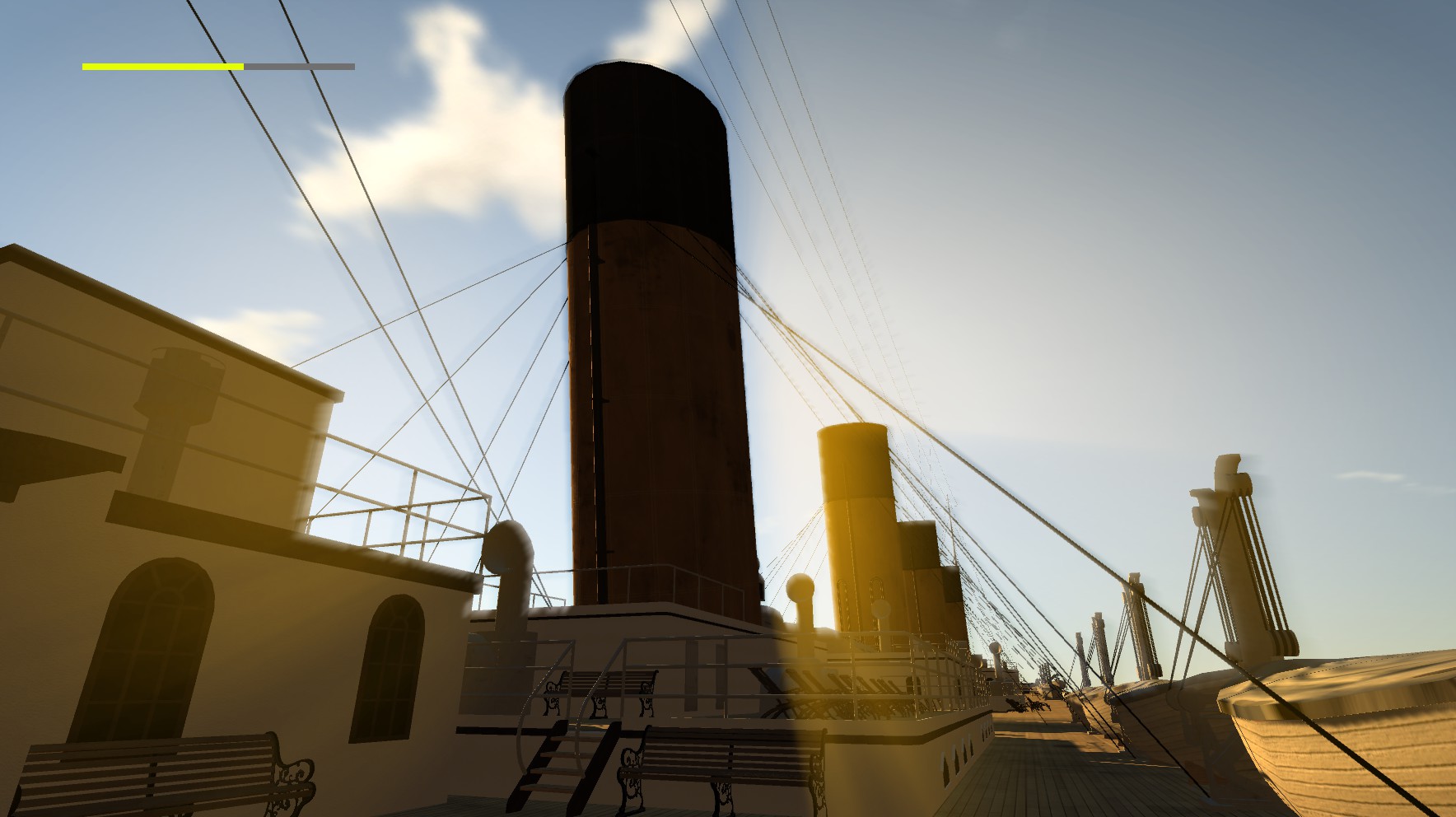Click the tall black-topped front funnel

click(651, 329)
